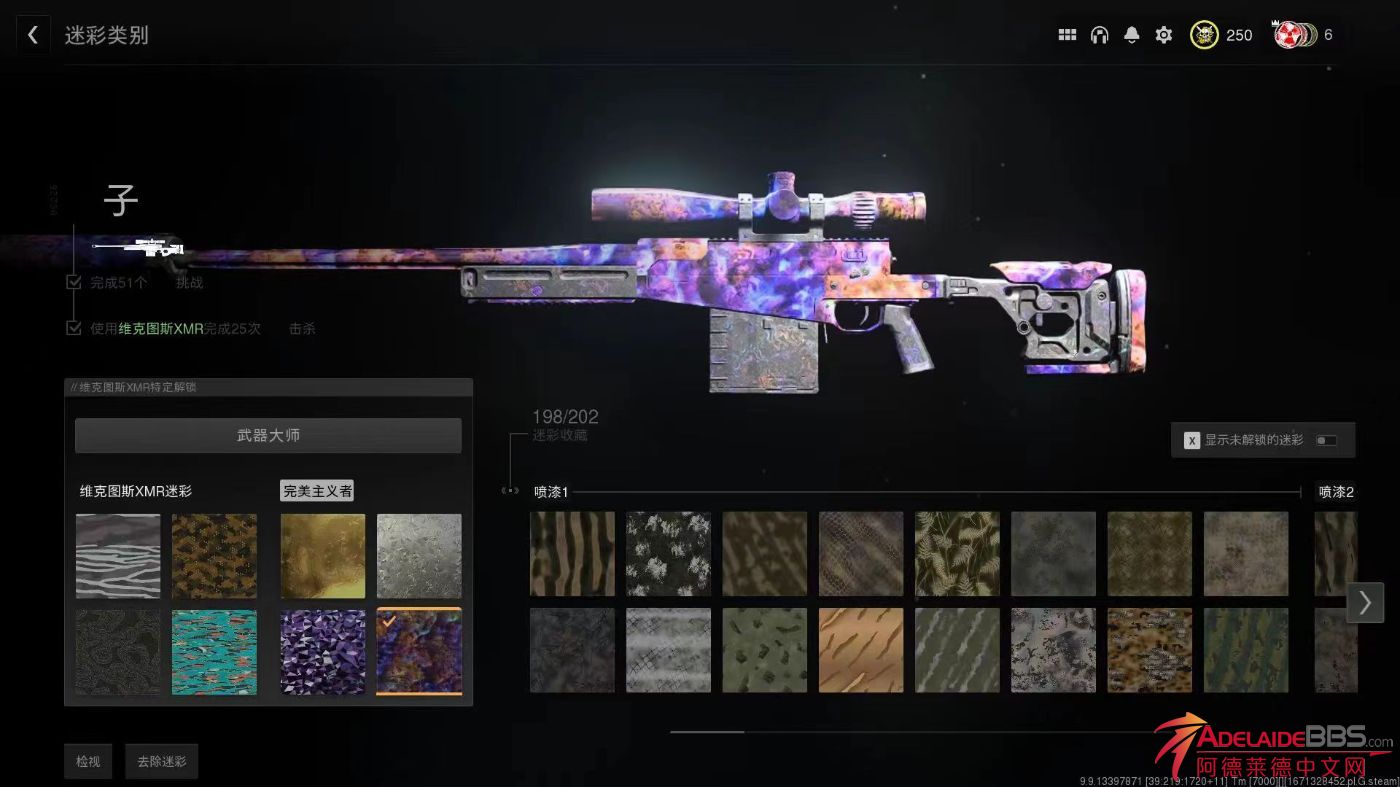The image size is (1400, 787).
Task: Open settings with the gear icon
Action: (x=1163, y=35)
